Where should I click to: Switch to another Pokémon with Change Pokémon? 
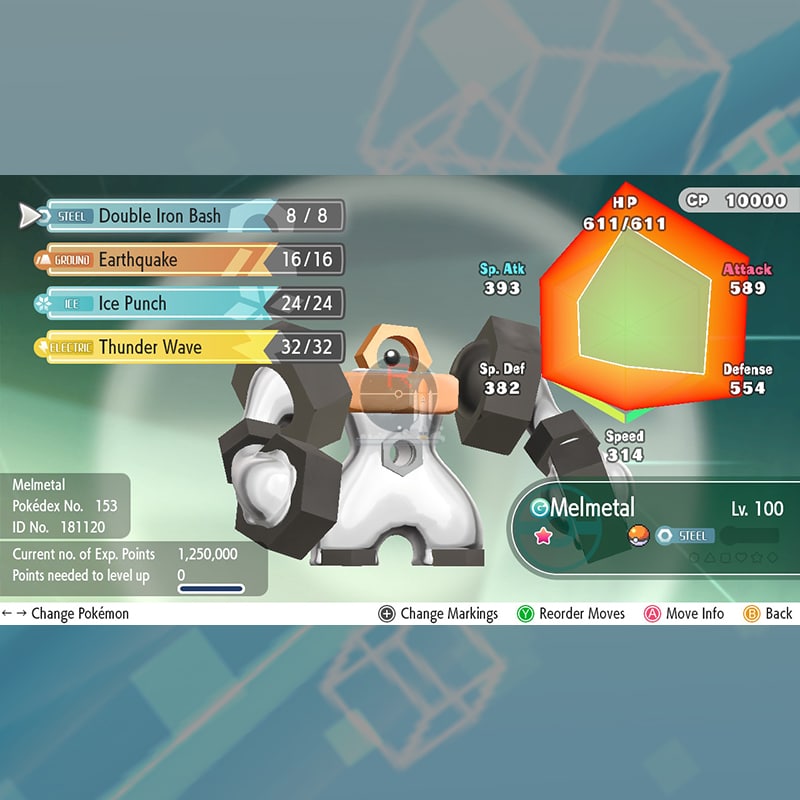tap(66, 613)
